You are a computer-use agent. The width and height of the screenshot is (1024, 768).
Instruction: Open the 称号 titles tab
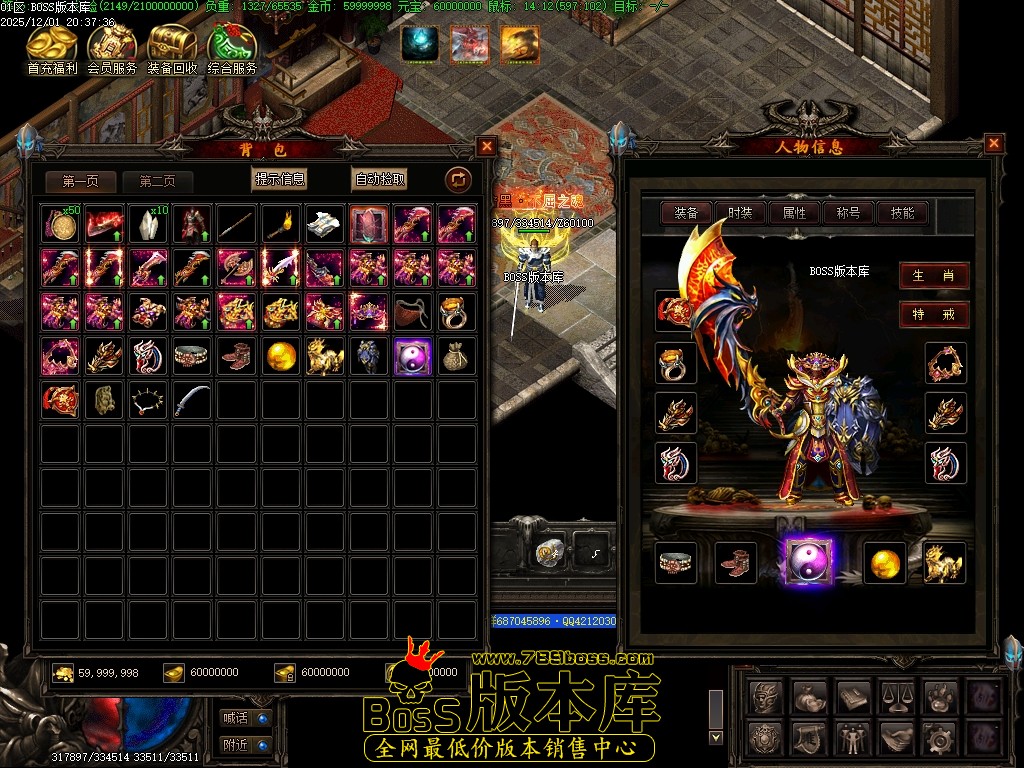tap(848, 212)
